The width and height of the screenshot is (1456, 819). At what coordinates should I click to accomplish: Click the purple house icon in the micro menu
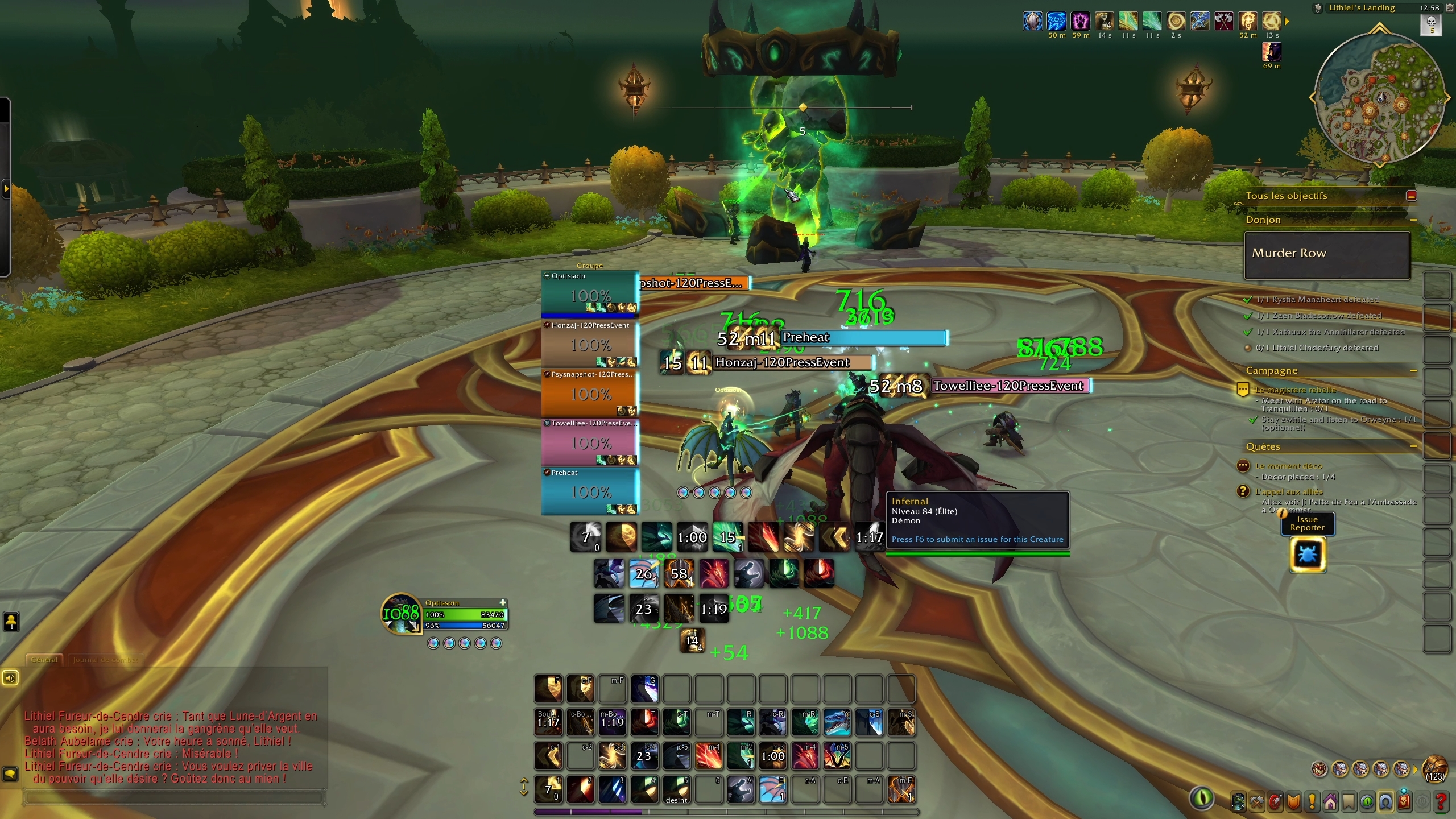coord(1330,801)
